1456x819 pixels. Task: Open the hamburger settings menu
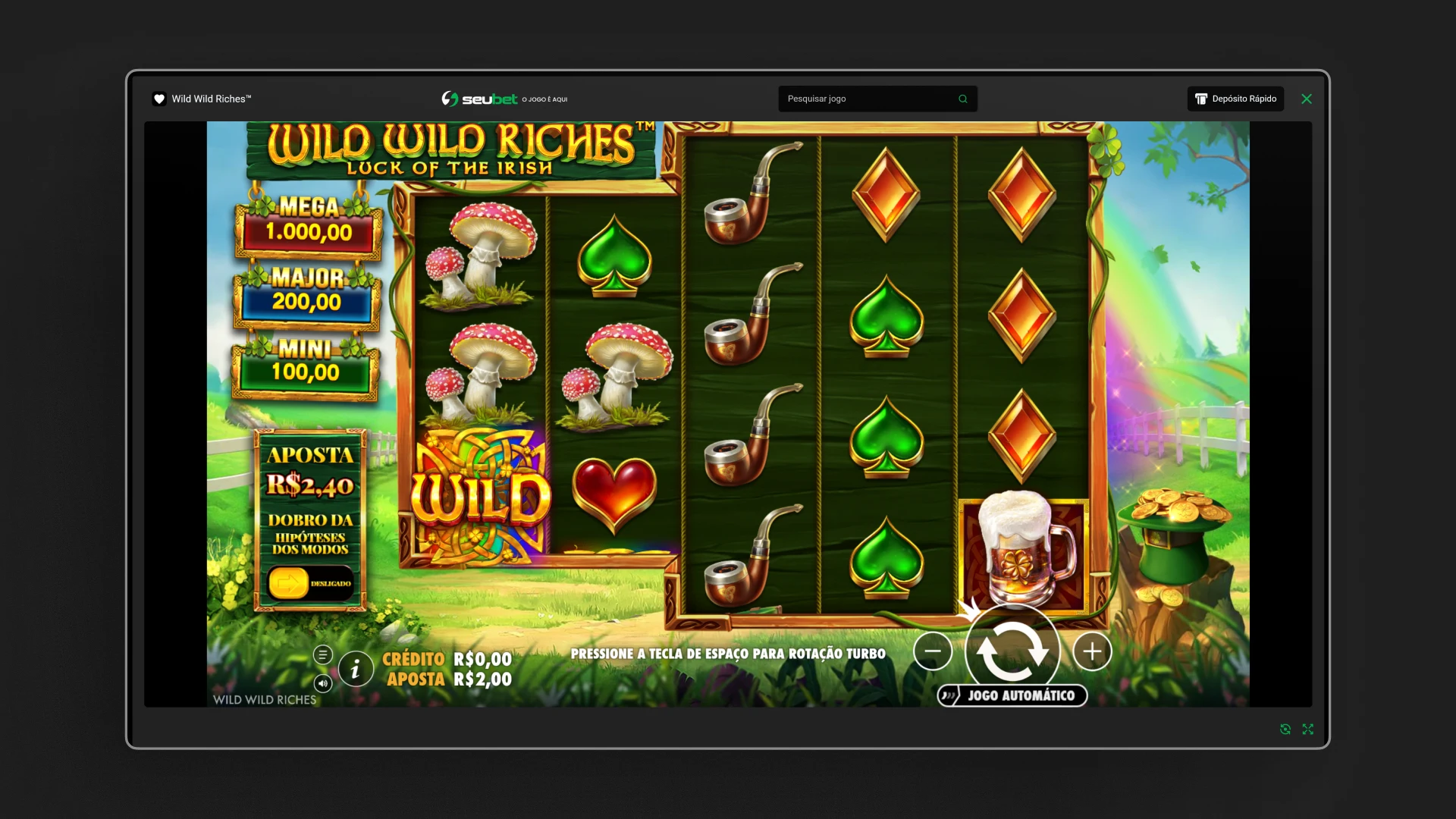tap(323, 654)
